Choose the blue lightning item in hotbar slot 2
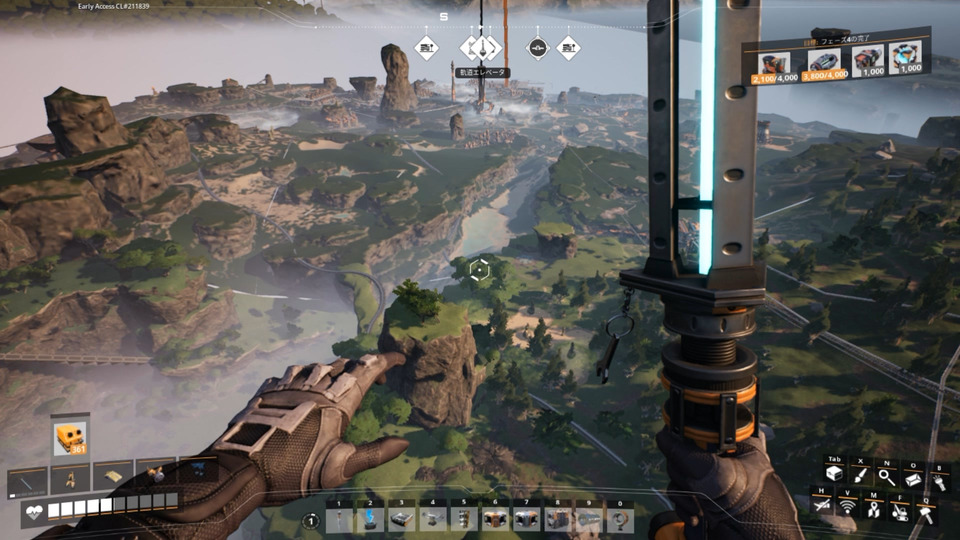960x540 pixels. [371, 519]
